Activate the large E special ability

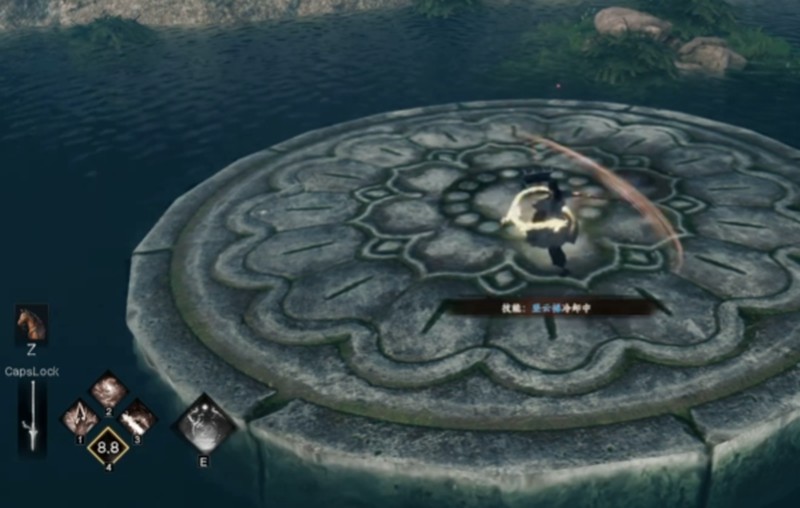pyautogui.click(x=205, y=424)
